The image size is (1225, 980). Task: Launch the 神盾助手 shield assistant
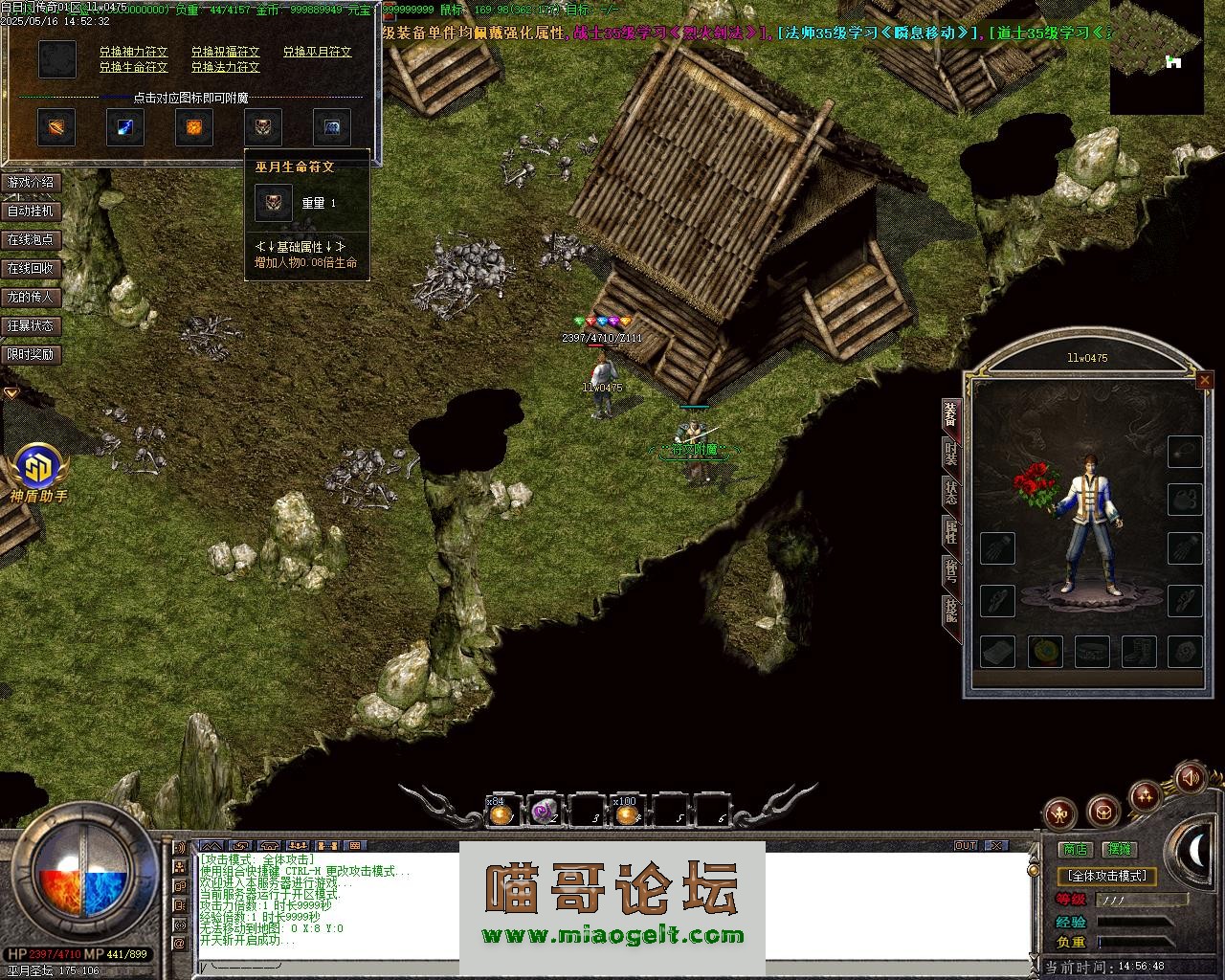(39, 473)
